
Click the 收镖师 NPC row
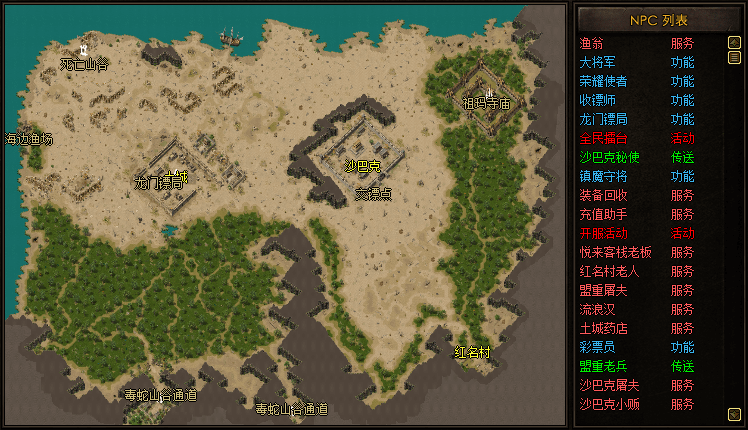coord(598,100)
